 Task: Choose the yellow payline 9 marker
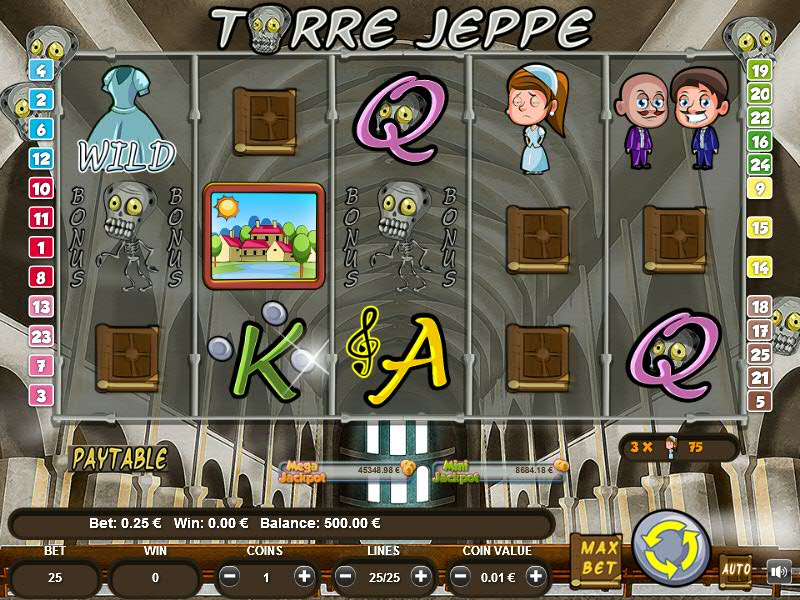pos(760,188)
